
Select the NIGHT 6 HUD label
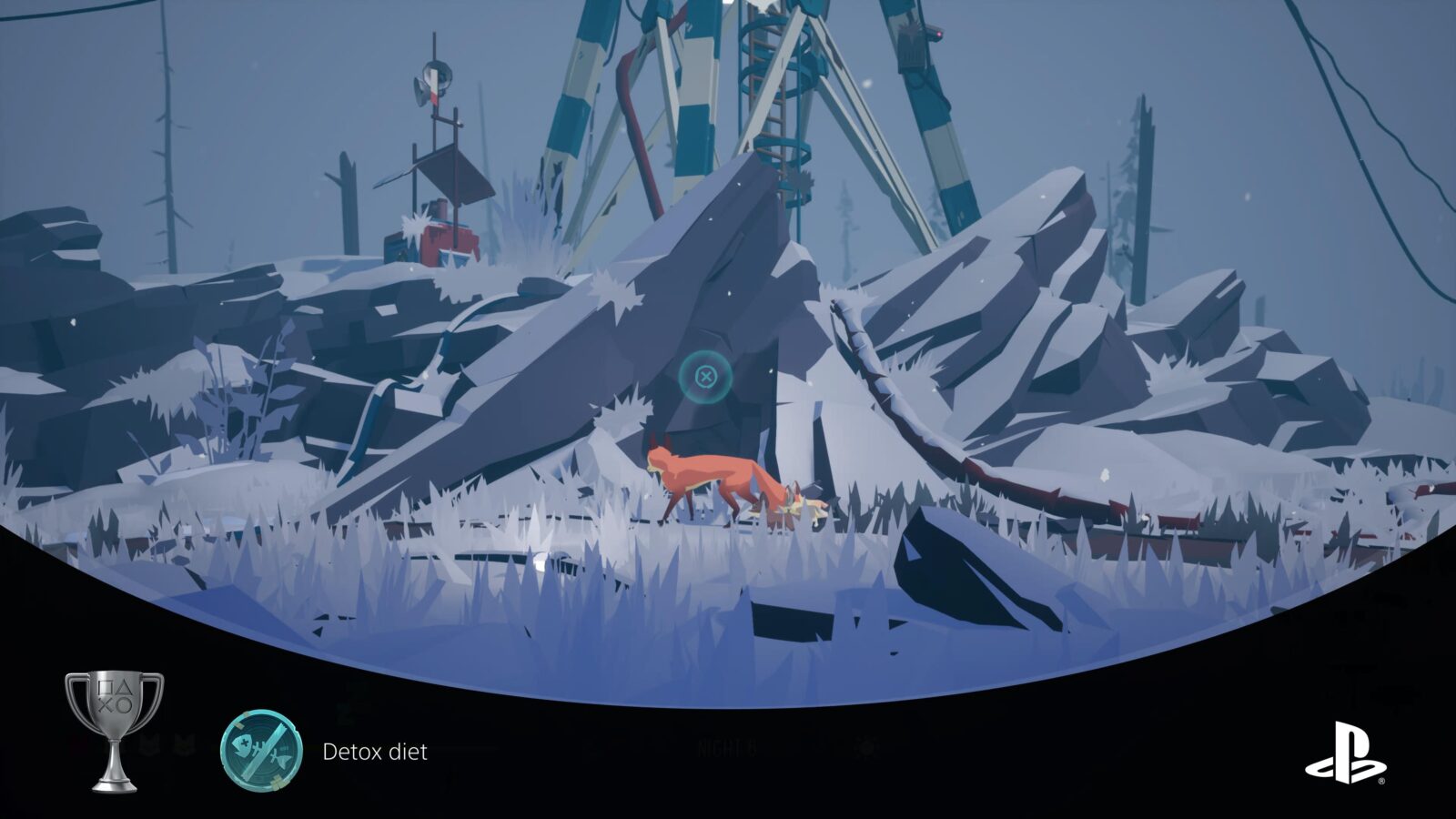click(x=725, y=744)
